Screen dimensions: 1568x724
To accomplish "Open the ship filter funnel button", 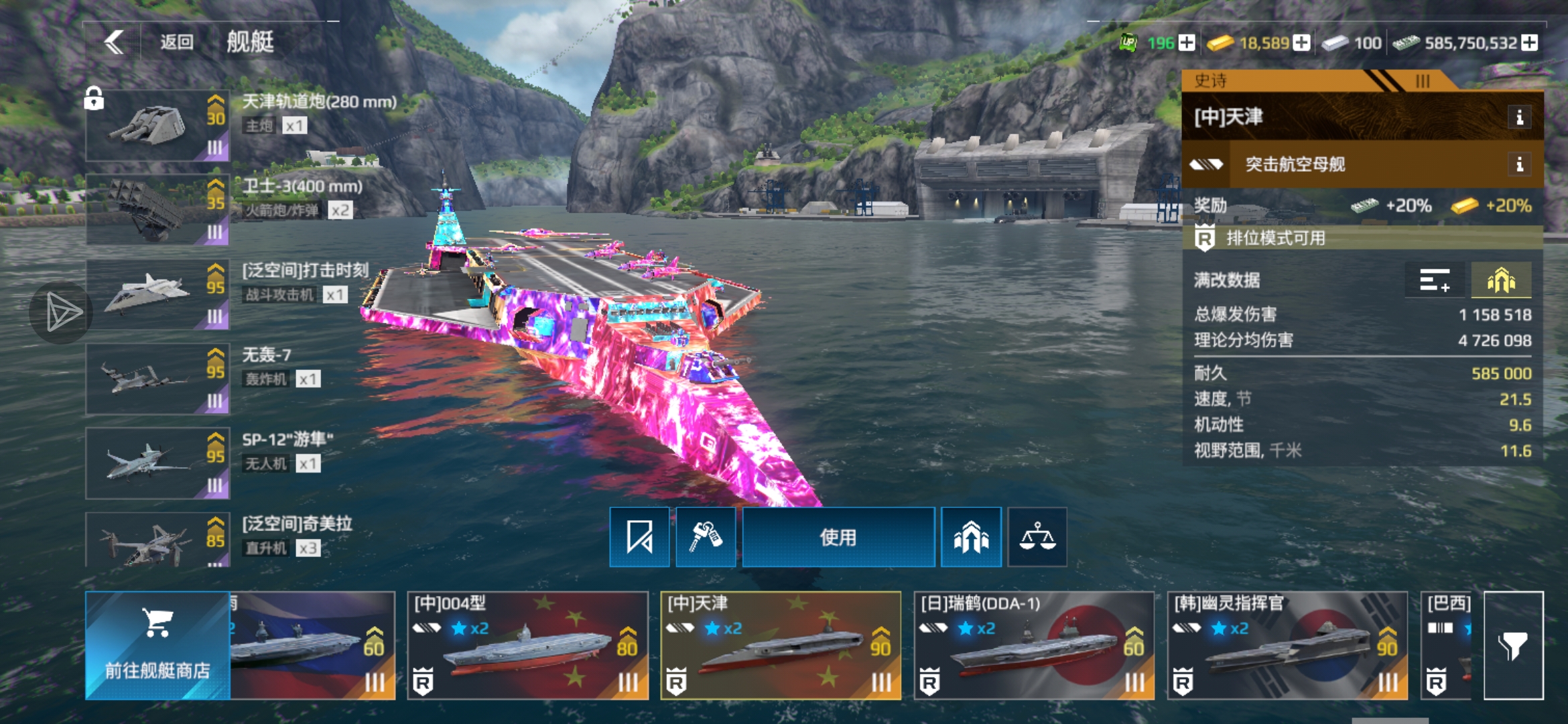I will (x=1513, y=645).
